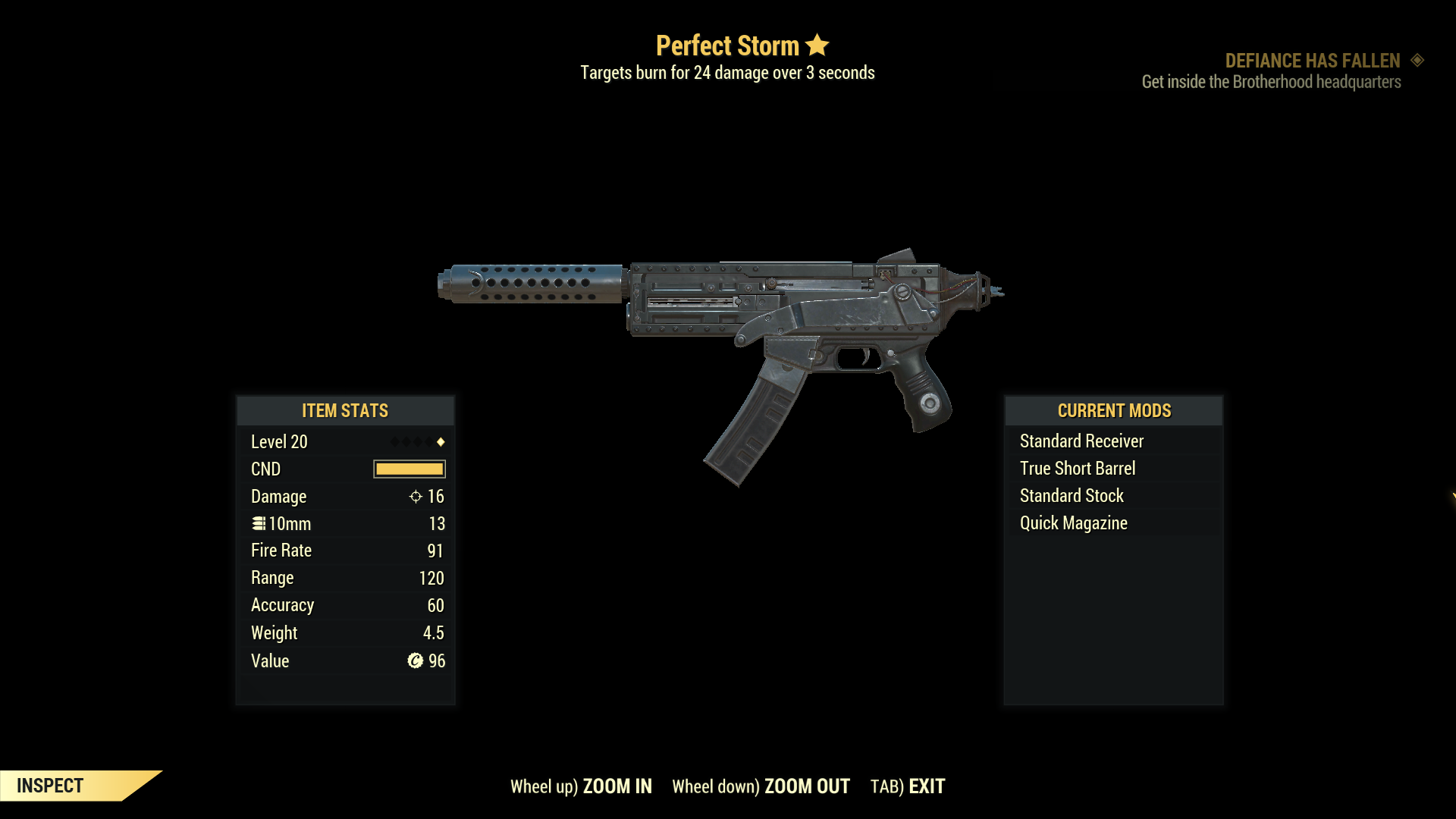Open the Get inside the Brotherhood headquarters objective

1271,82
